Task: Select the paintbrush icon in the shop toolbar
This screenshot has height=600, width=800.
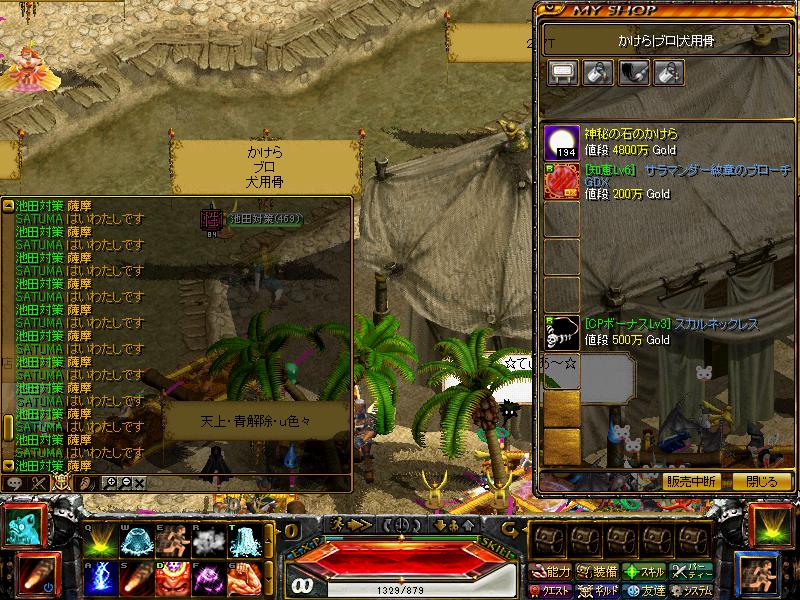Action: click(x=634, y=72)
